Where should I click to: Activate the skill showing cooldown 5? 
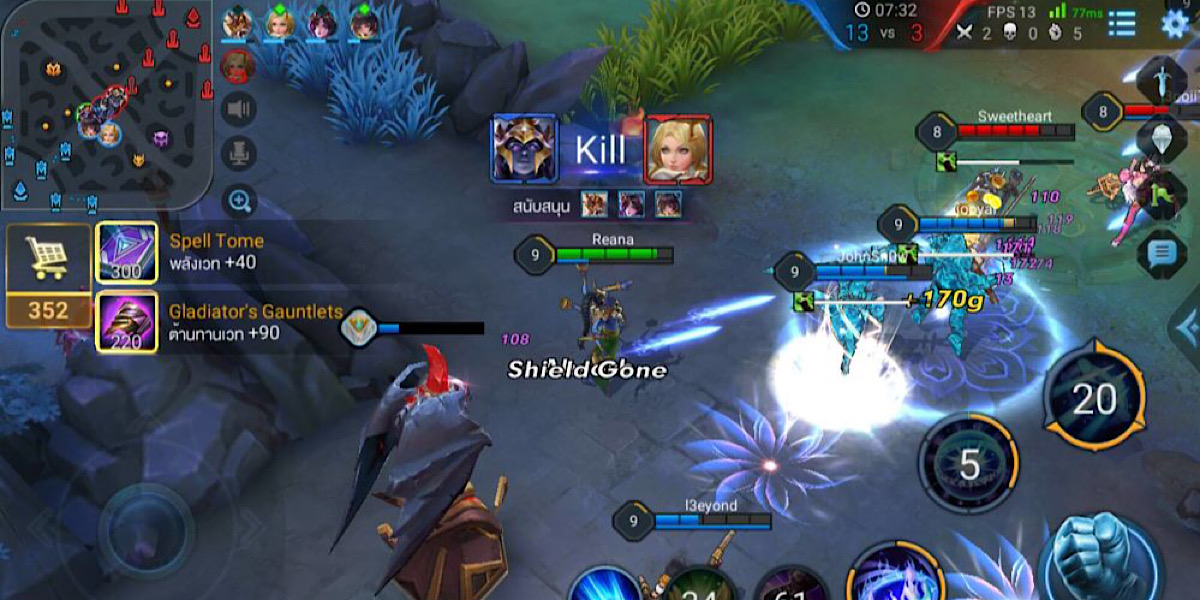pyautogui.click(x=968, y=464)
